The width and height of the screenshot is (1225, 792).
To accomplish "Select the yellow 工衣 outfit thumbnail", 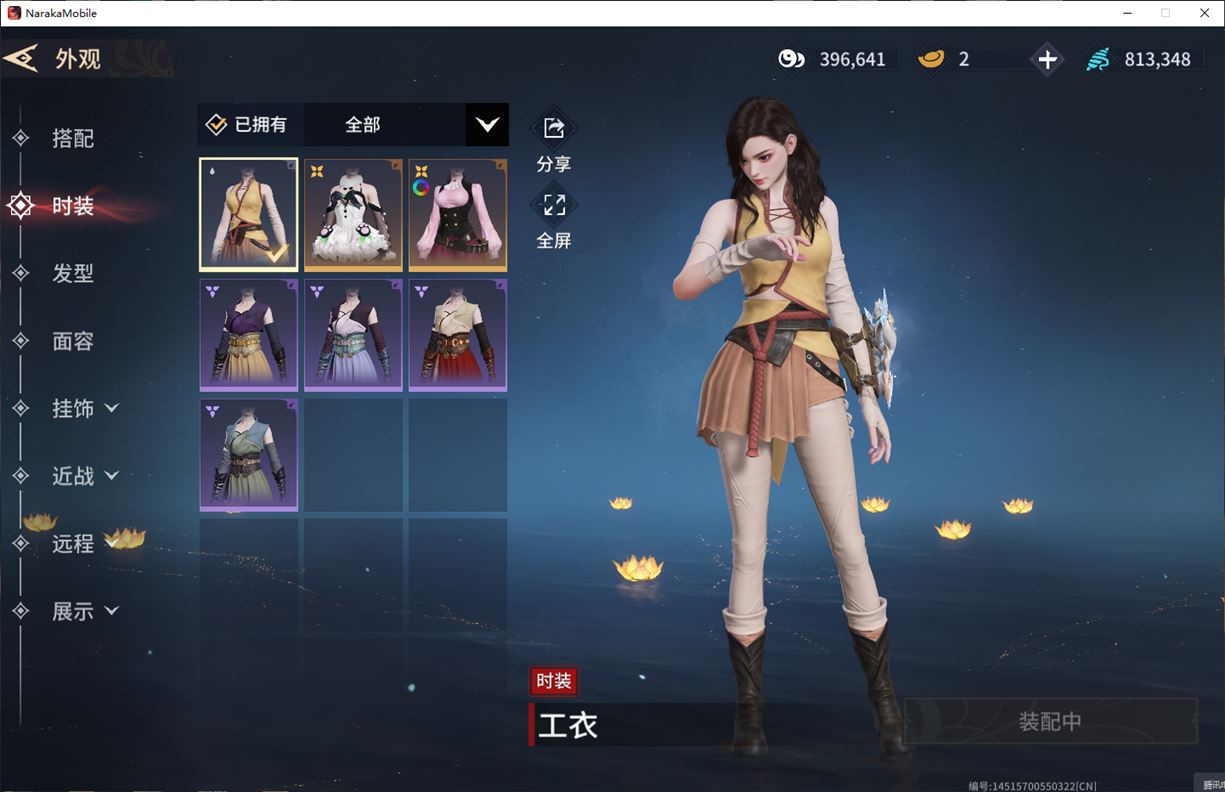I will pyautogui.click(x=249, y=214).
